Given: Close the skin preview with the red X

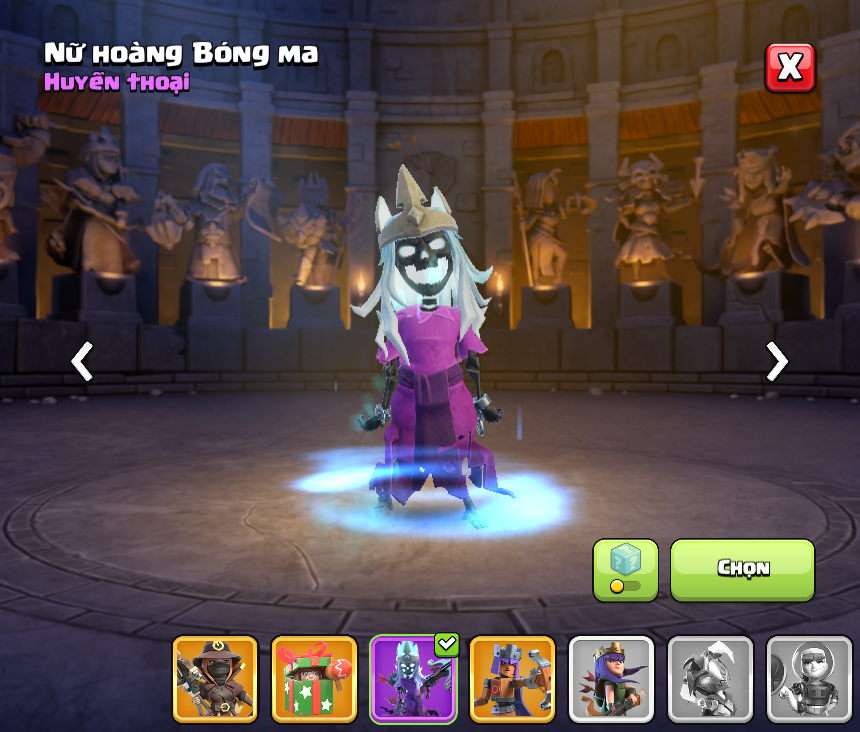Looking at the screenshot, I should click(x=790, y=68).
